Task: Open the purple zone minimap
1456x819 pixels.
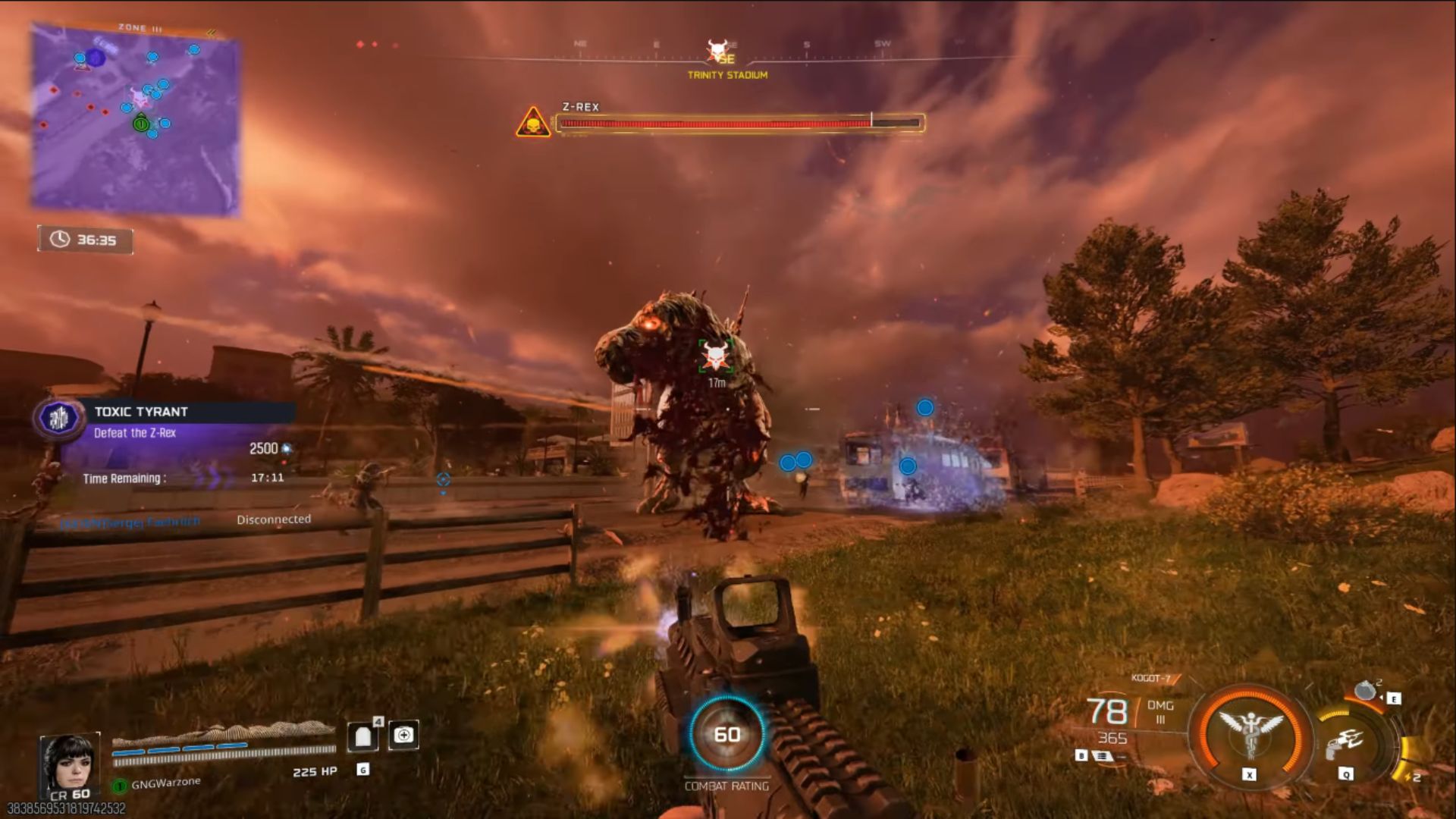Action: tap(135, 120)
